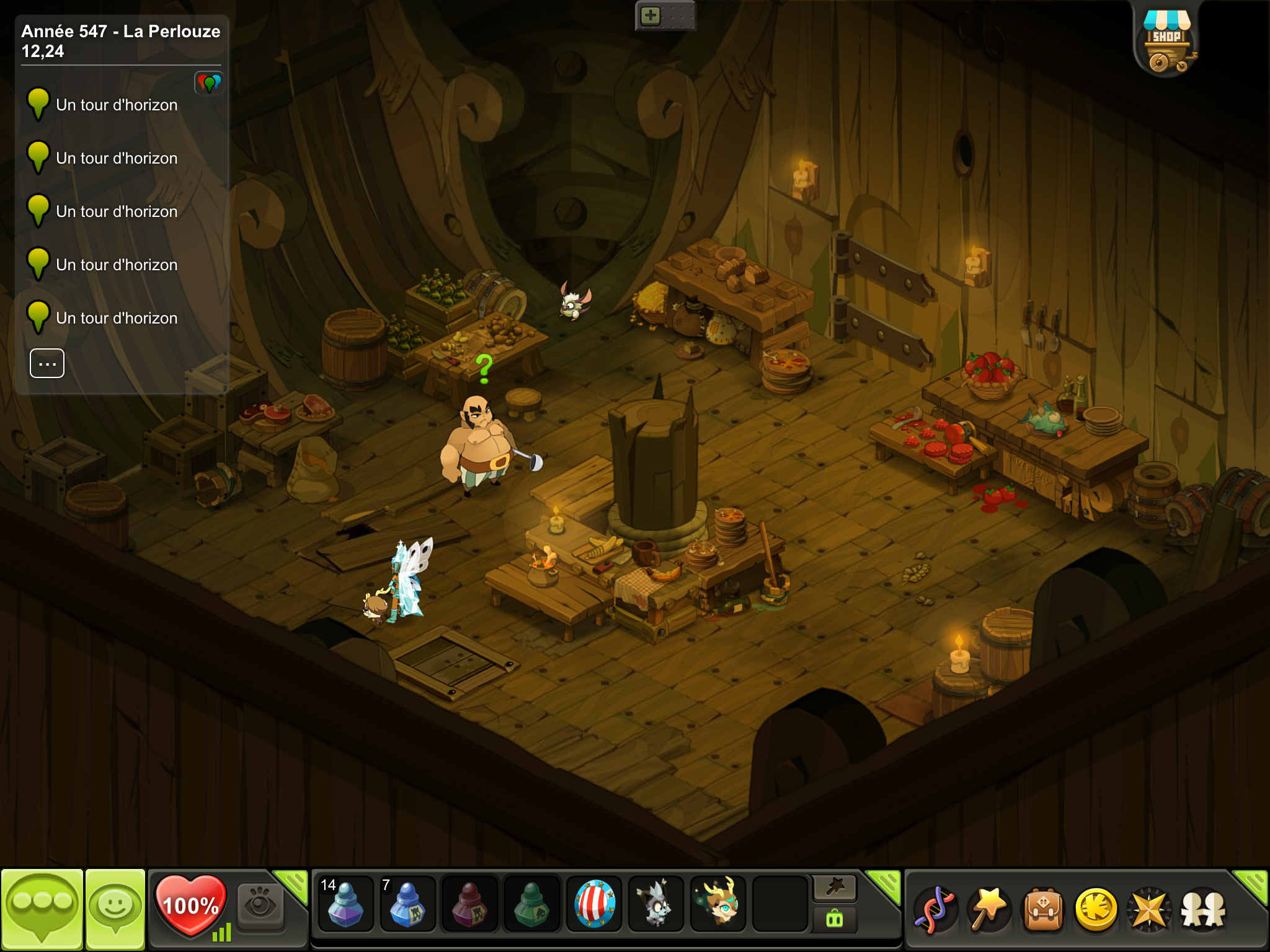Open the compass map icon
Screen dimensions: 1270x952
(1150, 909)
